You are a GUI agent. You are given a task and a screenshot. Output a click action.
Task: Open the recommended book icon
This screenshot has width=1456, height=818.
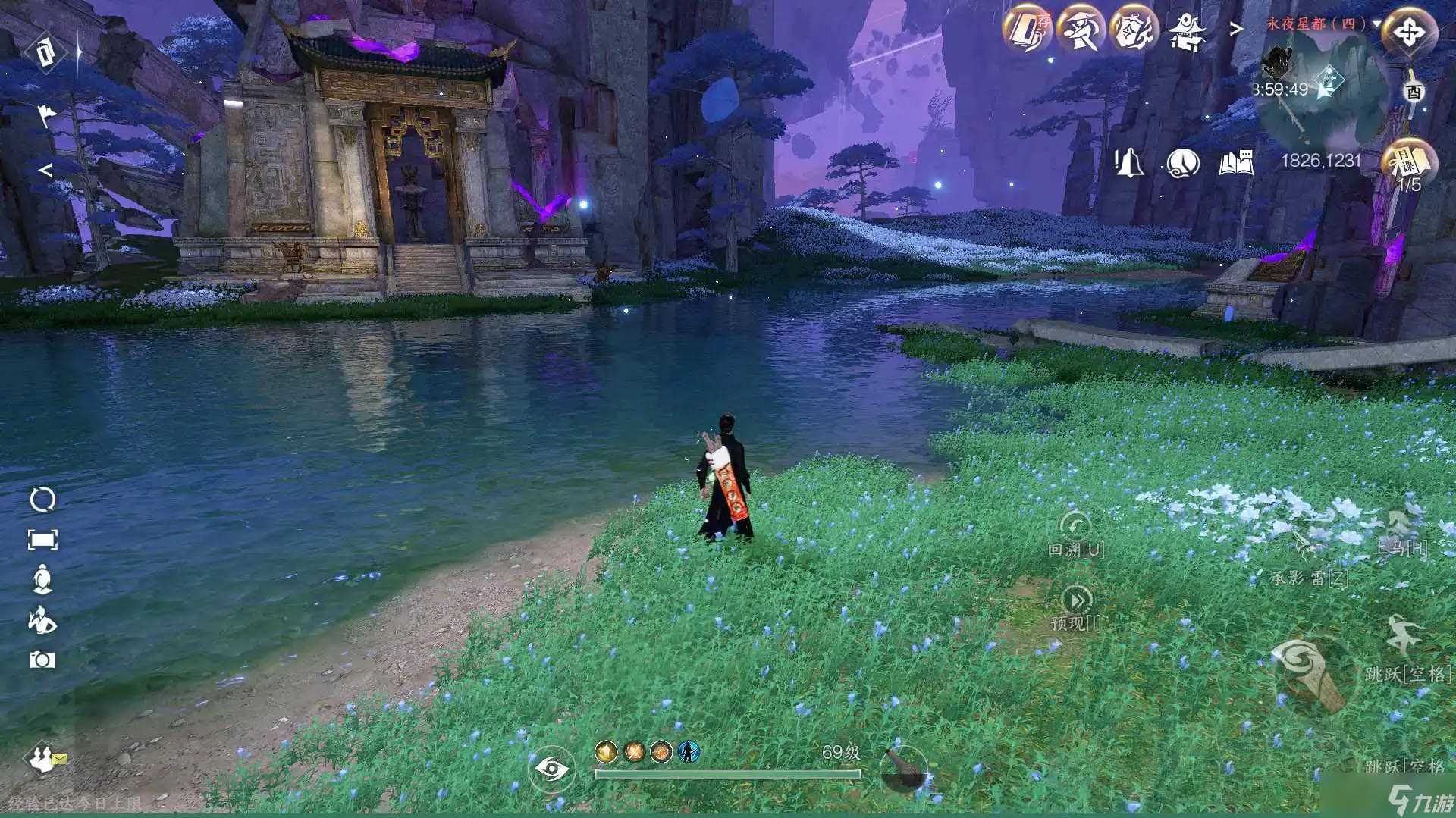pyautogui.click(x=1026, y=30)
